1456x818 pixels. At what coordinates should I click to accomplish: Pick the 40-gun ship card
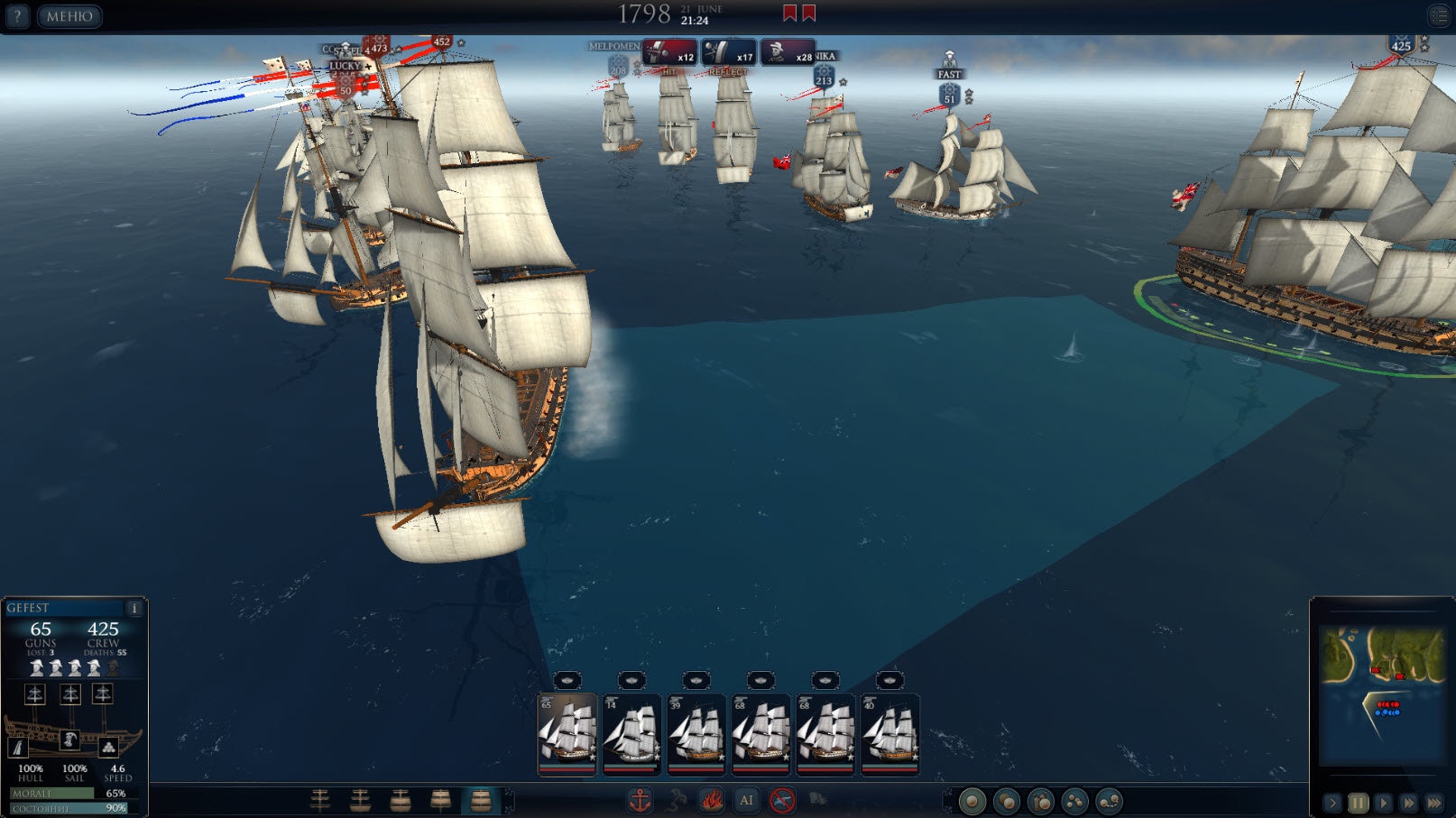(890, 733)
